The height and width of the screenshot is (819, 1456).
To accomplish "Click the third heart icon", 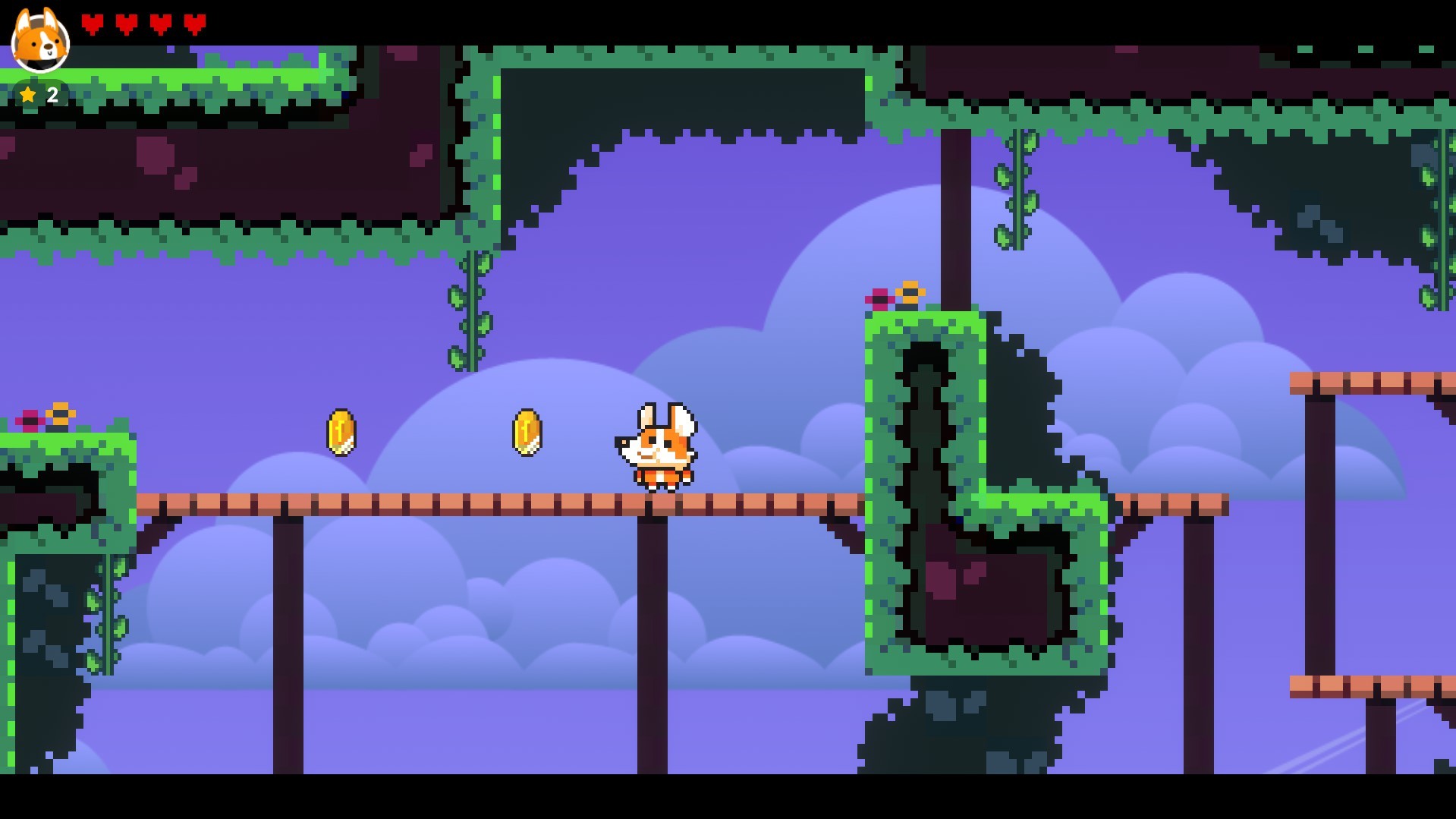I will pyautogui.click(x=161, y=23).
